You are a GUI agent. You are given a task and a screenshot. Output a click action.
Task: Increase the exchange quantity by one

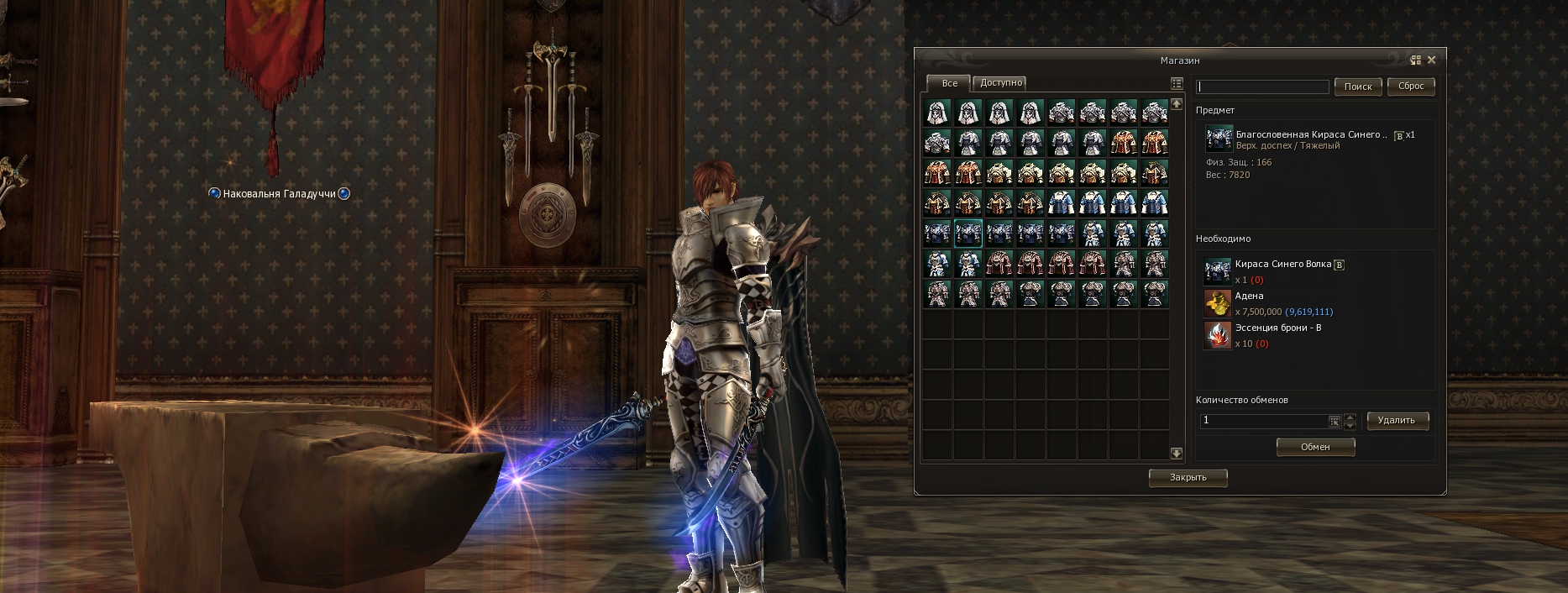tap(1350, 417)
